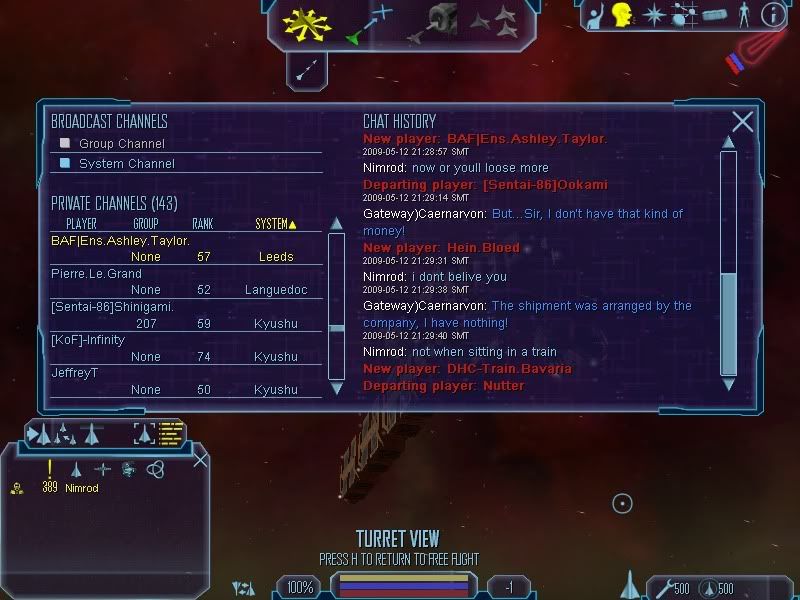Close the chat history window
This screenshot has width=800, height=600.
742,122
